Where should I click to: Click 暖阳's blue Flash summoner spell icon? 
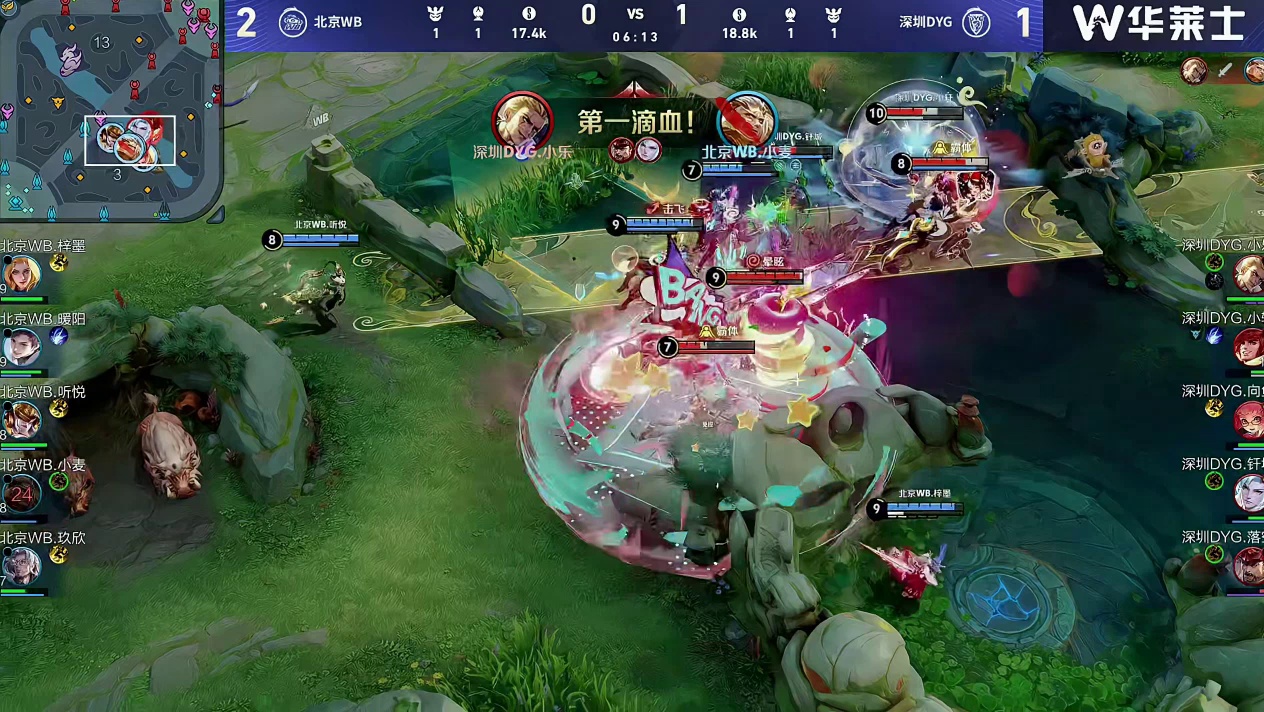(x=59, y=337)
